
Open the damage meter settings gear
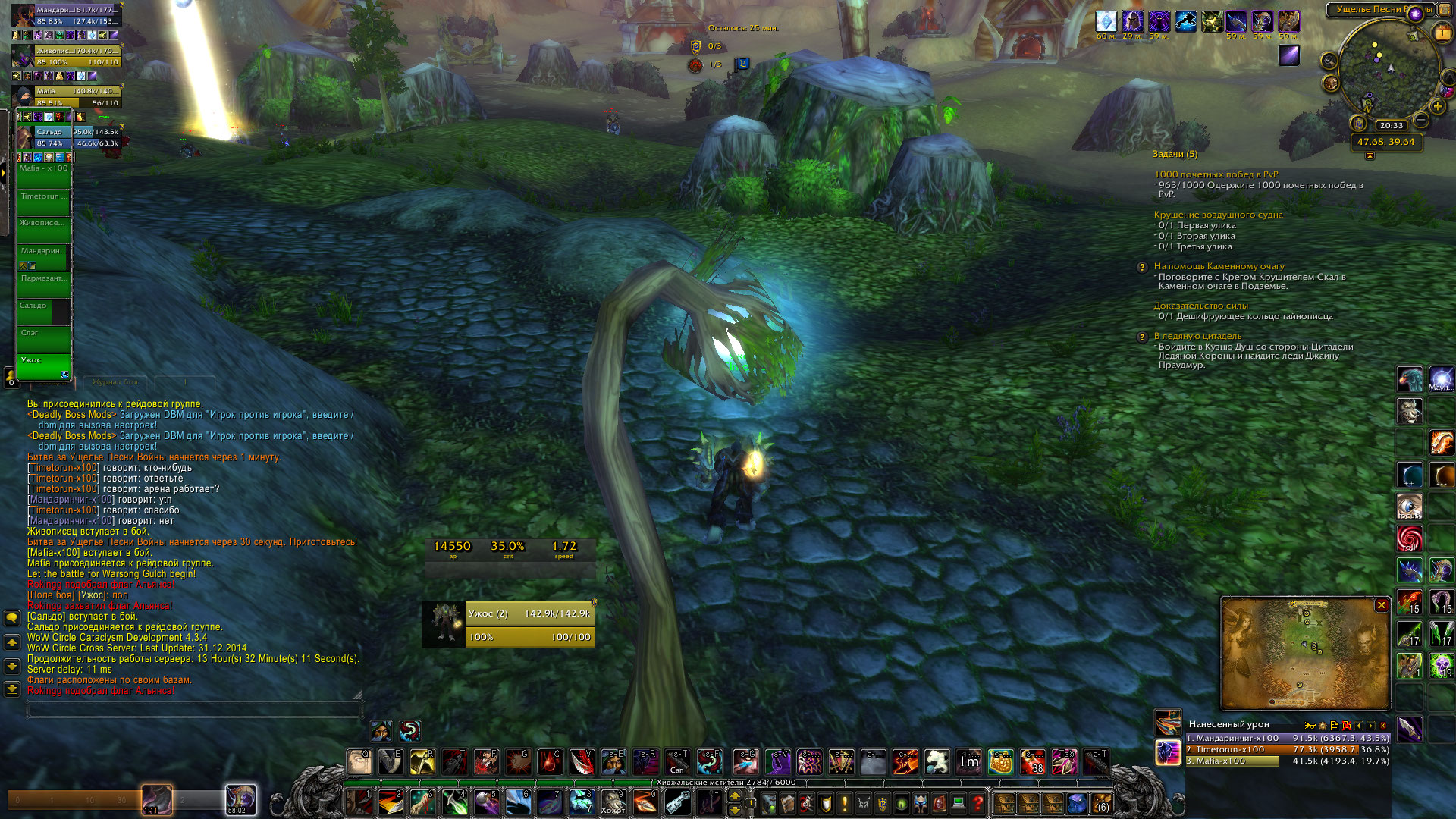(1323, 726)
